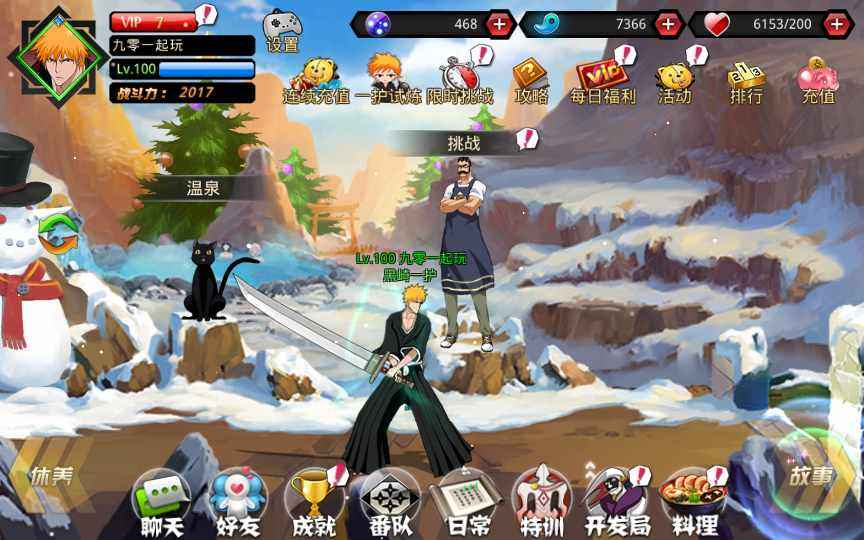The width and height of the screenshot is (864, 540).
Task: Add more purple orb currency
Action: [x=499, y=24]
